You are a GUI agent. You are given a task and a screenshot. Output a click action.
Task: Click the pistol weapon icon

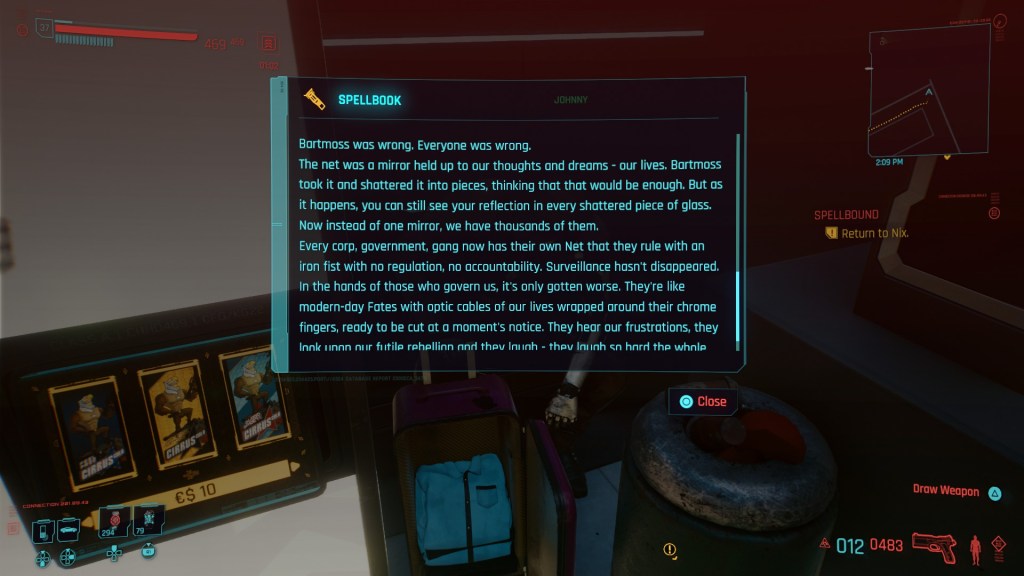click(x=934, y=546)
